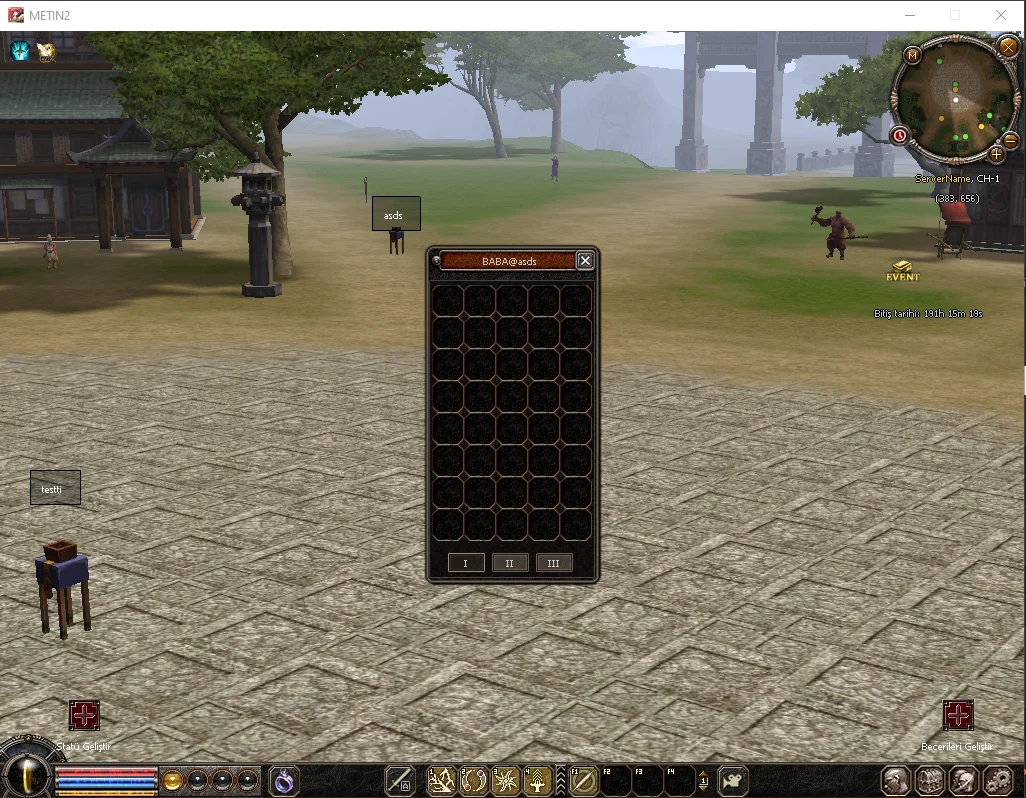This screenshot has width=1026, height=798.
Task: Zoom out the minimap with the minus button
Action: click(1010, 140)
